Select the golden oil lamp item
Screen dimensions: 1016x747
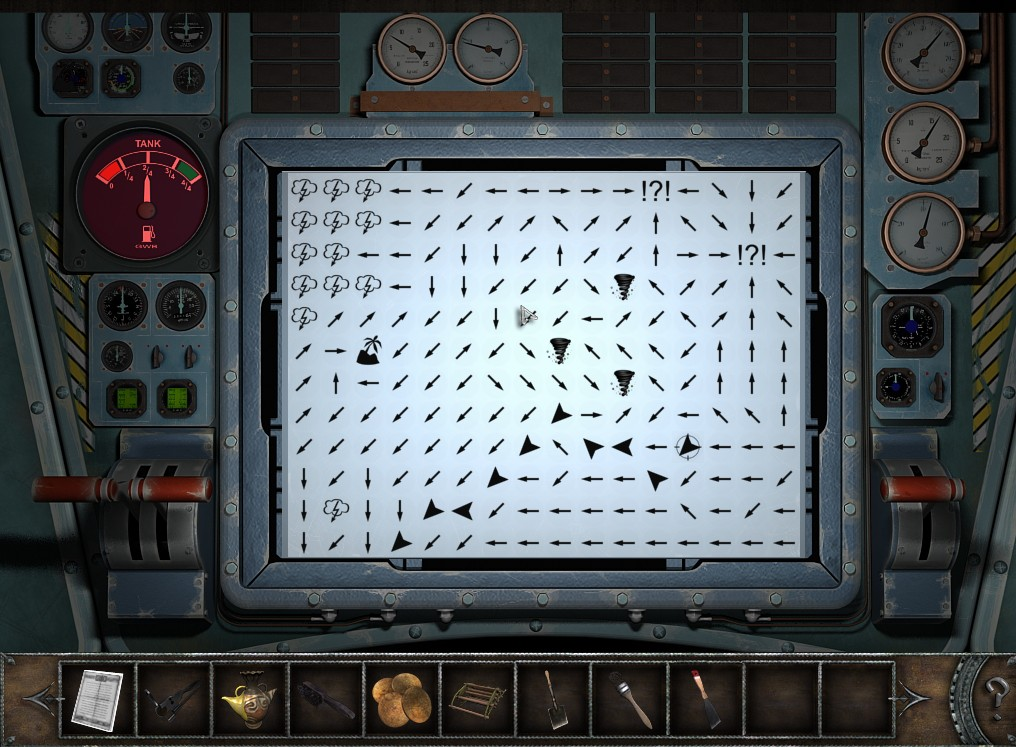pyautogui.click(x=249, y=697)
